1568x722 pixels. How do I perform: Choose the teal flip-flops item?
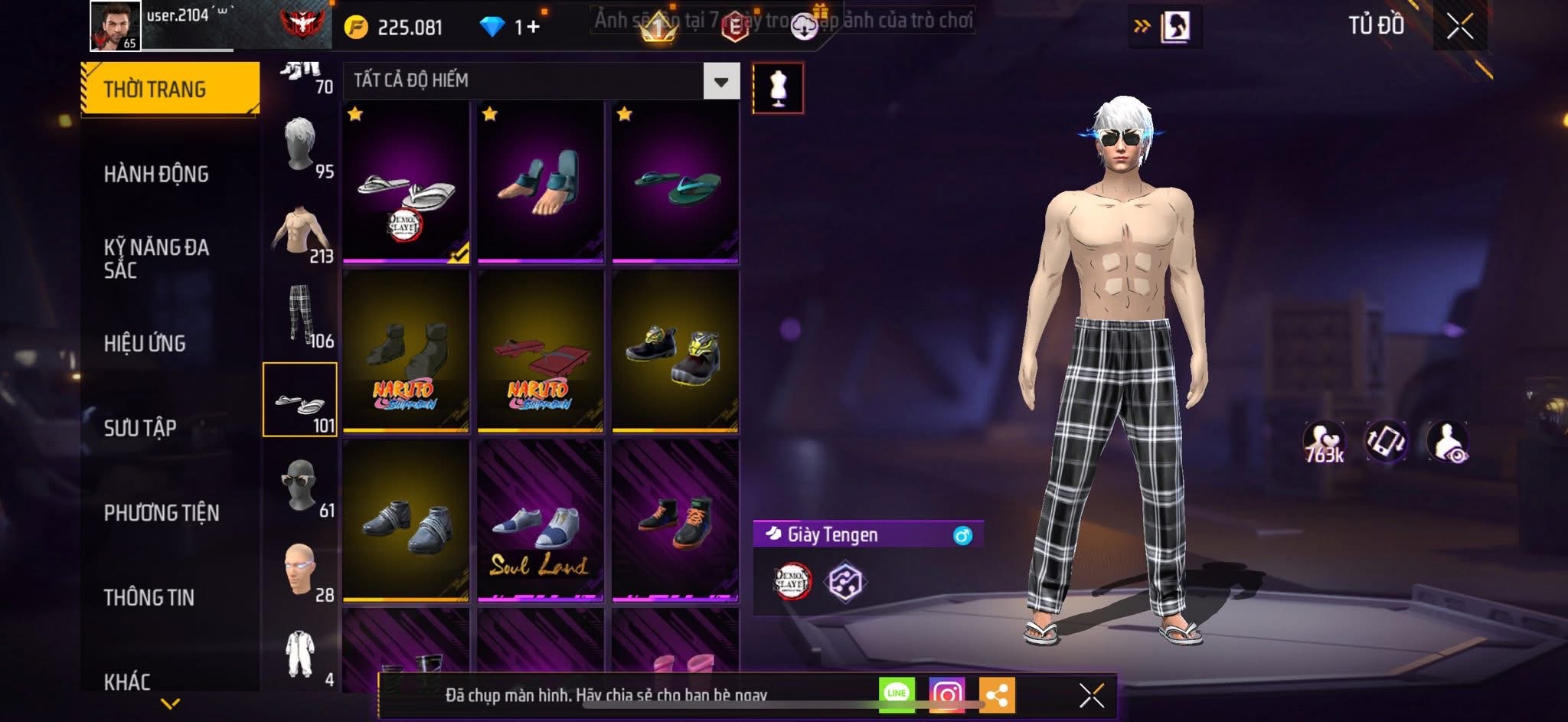coord(675,182)
